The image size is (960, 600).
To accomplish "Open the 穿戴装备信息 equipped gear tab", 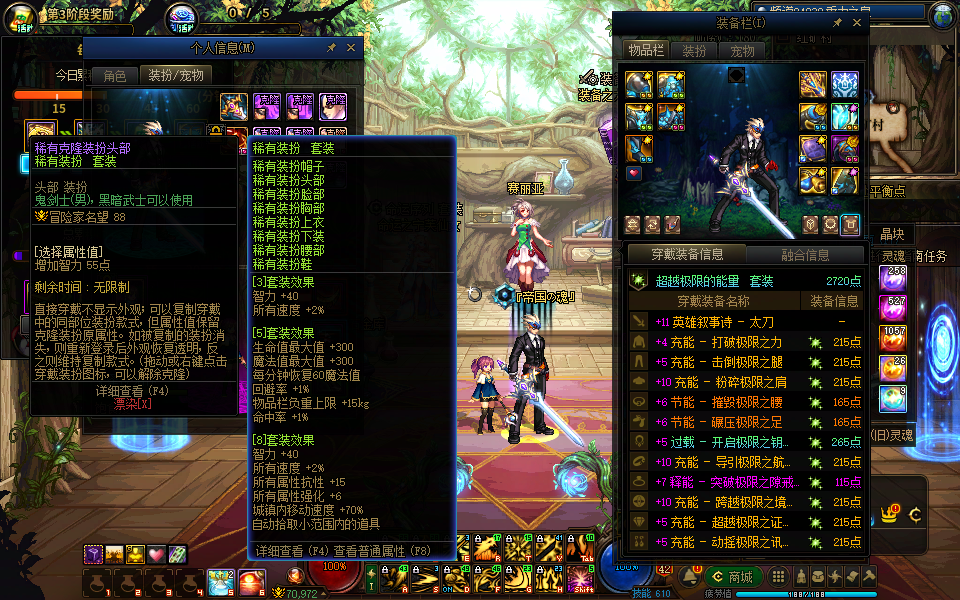I will click(686, 255).
